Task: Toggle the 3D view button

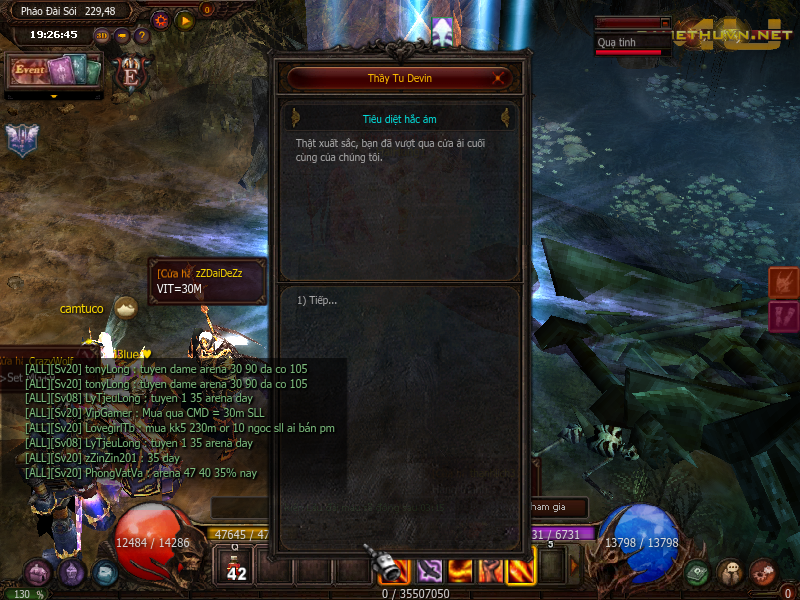Action: [102, 35]
